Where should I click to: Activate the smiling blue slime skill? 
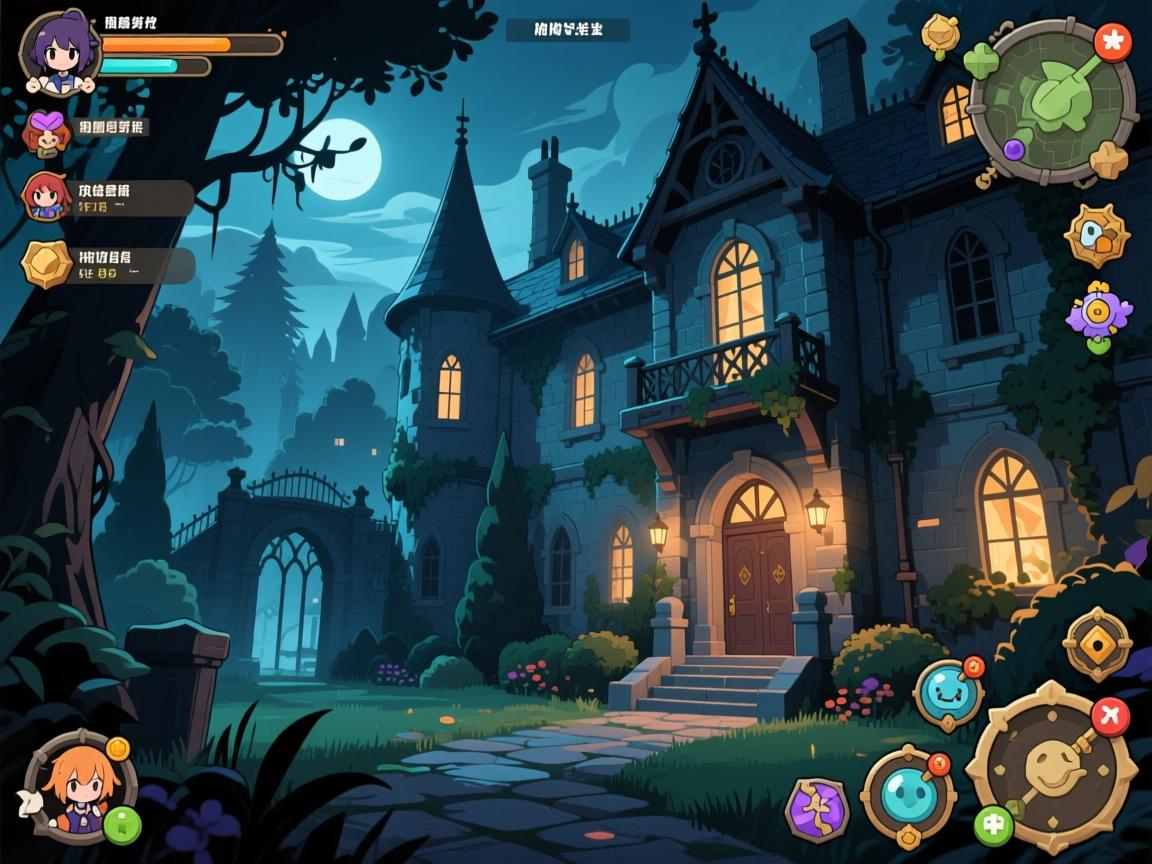pyautogui.click(x=947, y=694)
